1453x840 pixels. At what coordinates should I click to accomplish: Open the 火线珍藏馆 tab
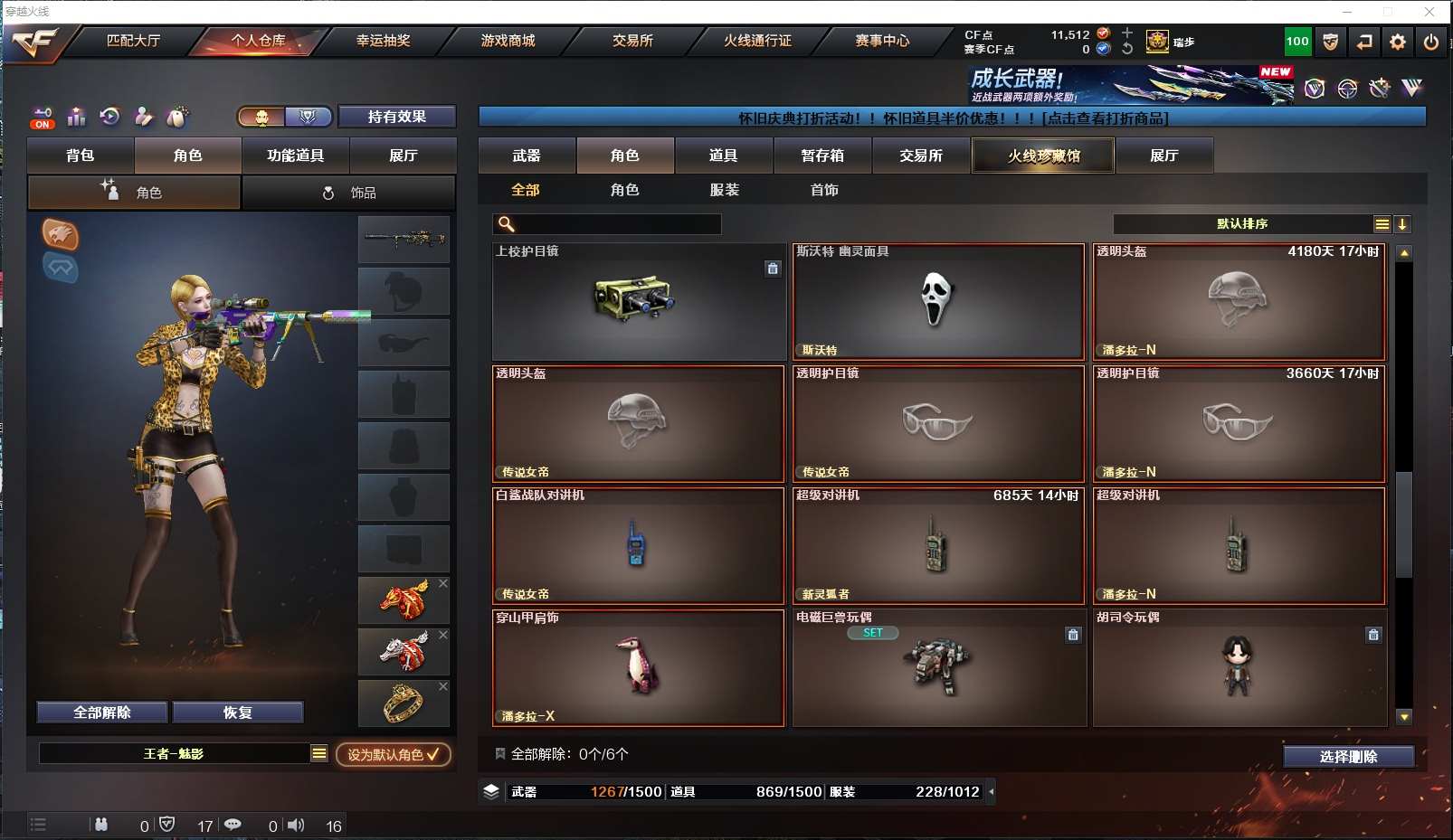(1043, 156)
